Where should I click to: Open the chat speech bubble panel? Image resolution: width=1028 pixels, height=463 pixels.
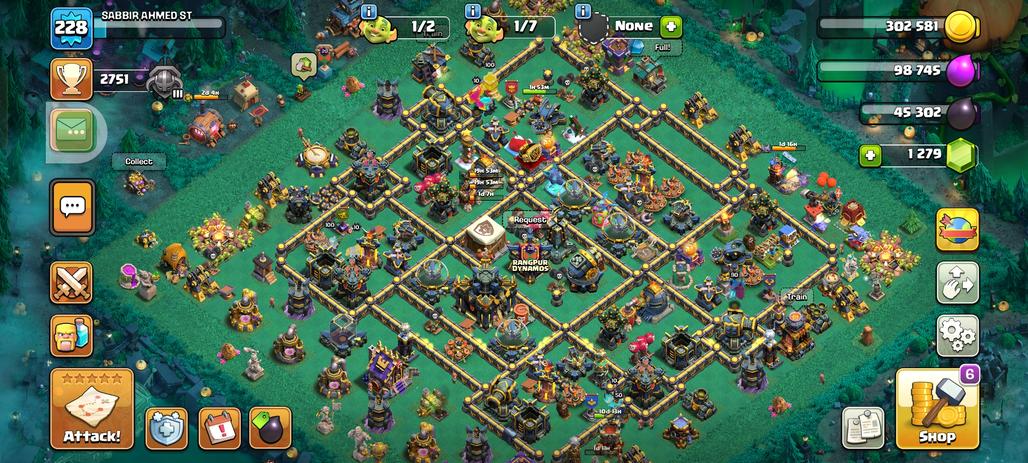click(72, 207)
